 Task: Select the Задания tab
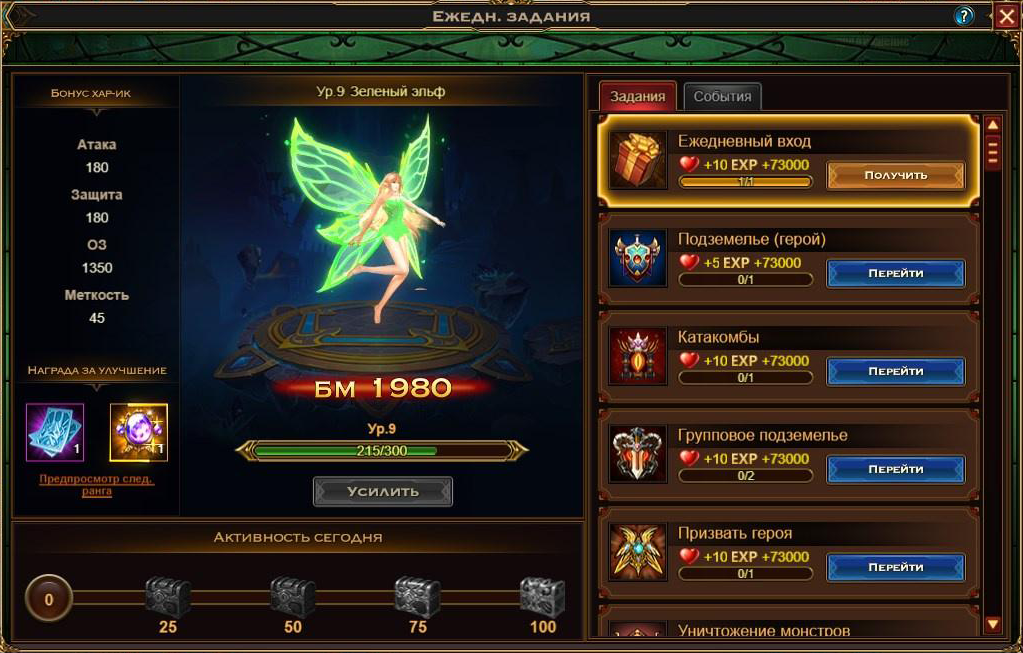(638, 96)
